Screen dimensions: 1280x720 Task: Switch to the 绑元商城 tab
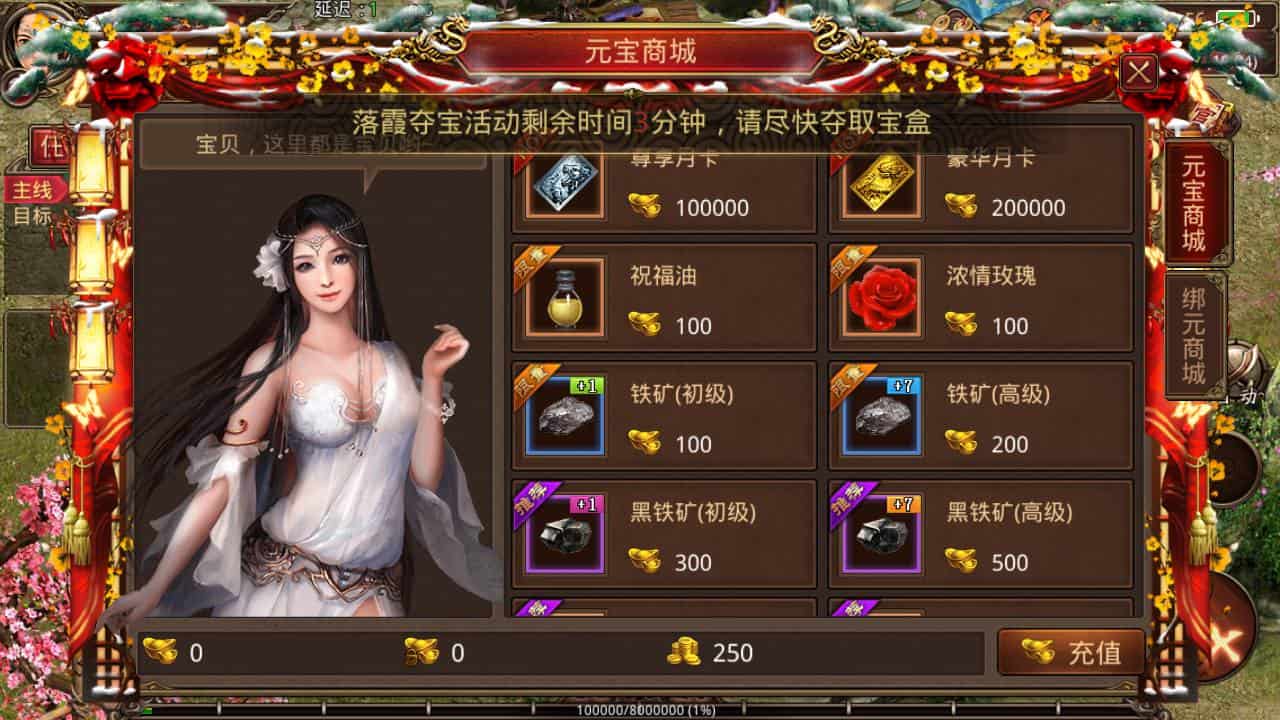click(1195, 335)
